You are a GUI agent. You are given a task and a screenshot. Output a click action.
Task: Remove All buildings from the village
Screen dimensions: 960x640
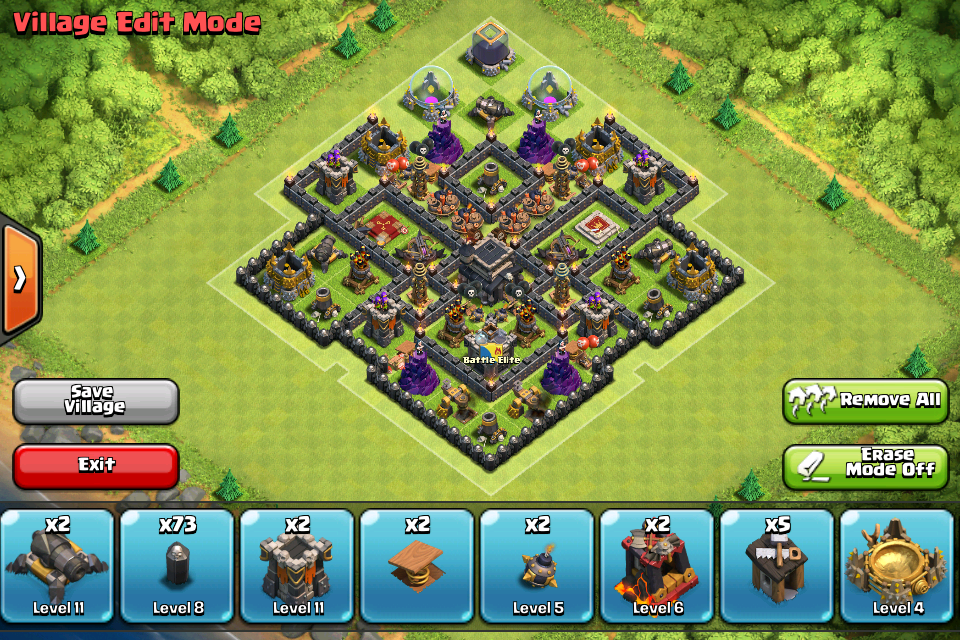pyautogui.click(x=865, y=400)
